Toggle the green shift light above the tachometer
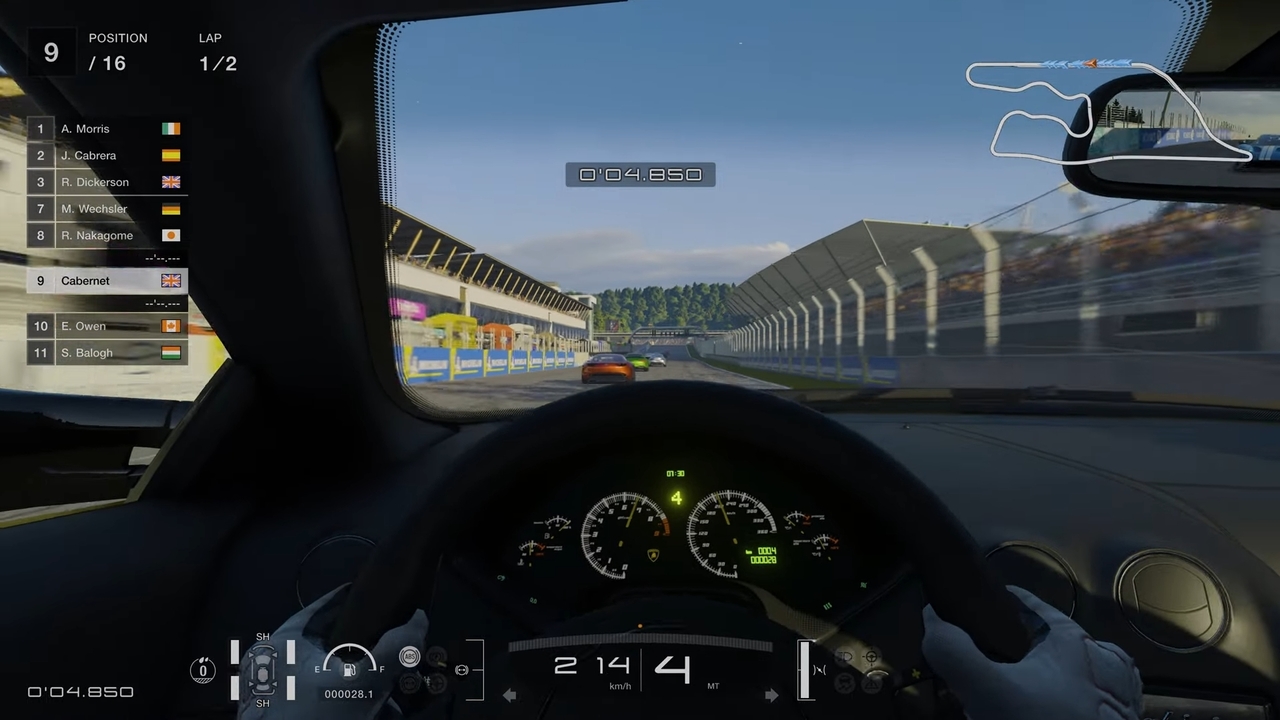The height and width of the screenshot is (720, 1280). pos(676,473)
